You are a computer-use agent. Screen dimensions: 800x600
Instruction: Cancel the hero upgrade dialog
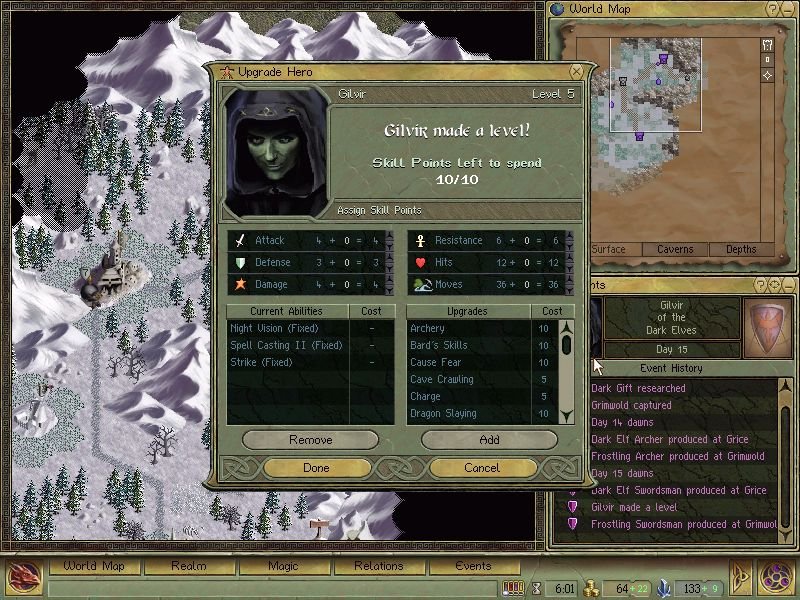tap(482, 467)
